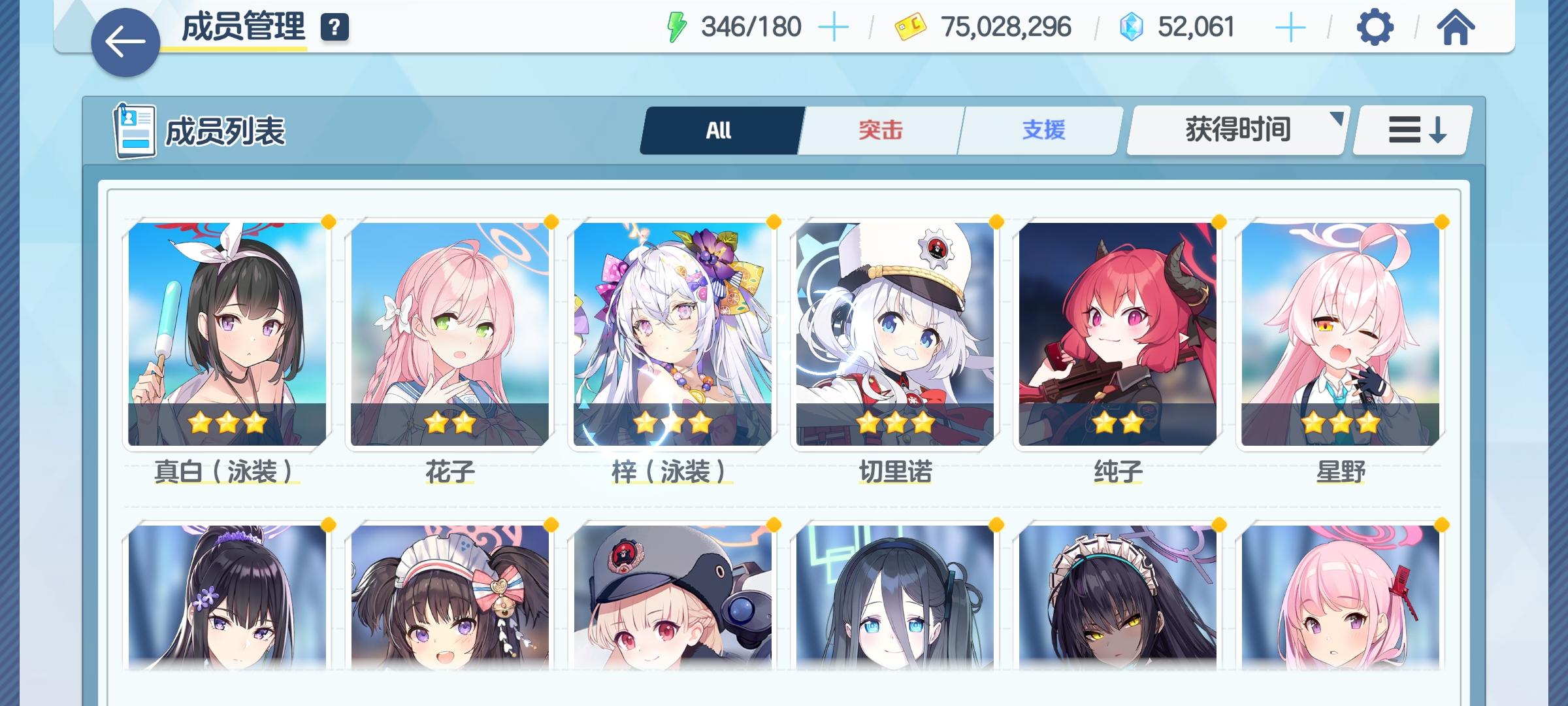Click the lightning energy icon in top bar

[676, 27]
